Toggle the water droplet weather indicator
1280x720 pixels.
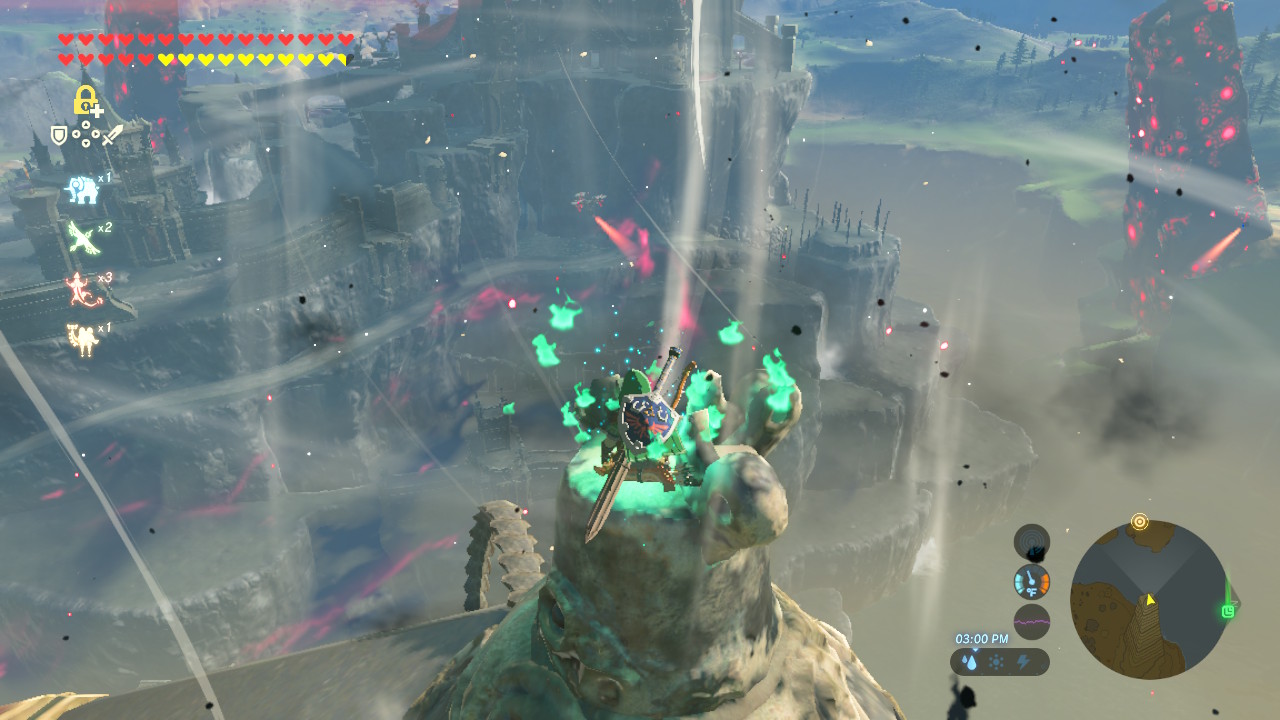tap(970, 662)
